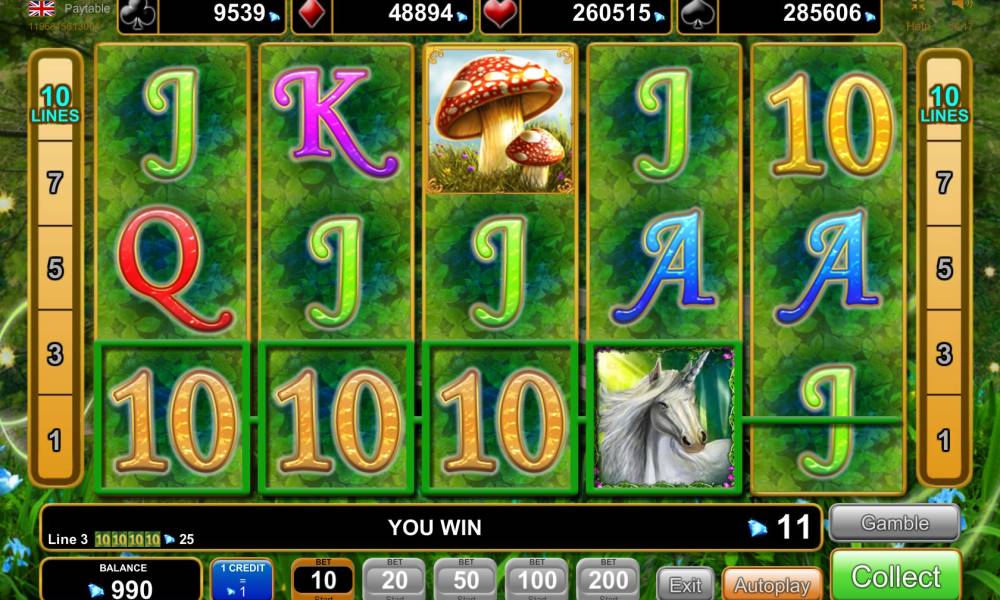1000x600 pixels.
Task: Toggle the sound speaker icon
Action: [960, 8]
